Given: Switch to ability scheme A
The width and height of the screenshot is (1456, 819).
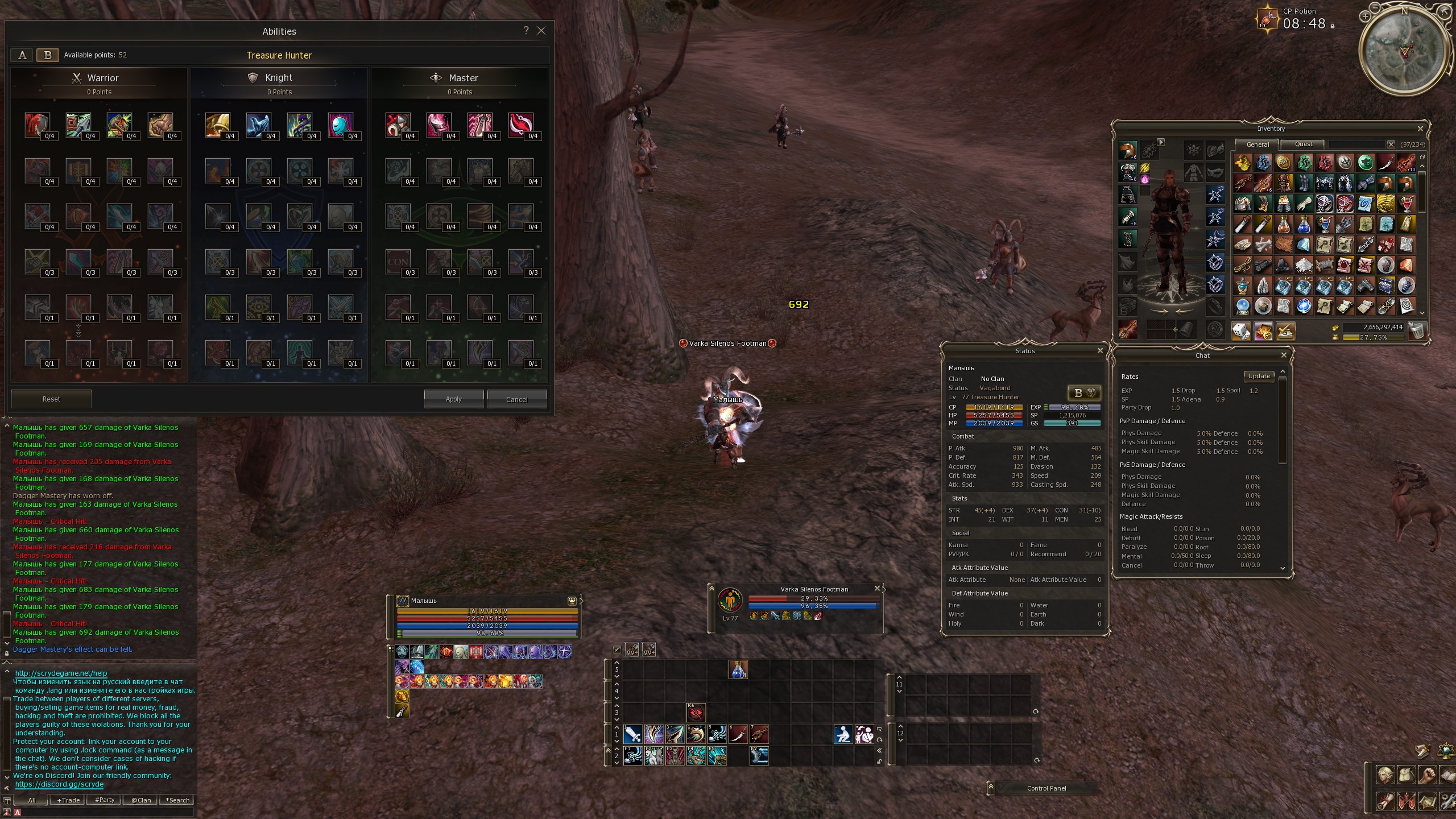Looking at the screenshot, I should click(x=22, y=55).
